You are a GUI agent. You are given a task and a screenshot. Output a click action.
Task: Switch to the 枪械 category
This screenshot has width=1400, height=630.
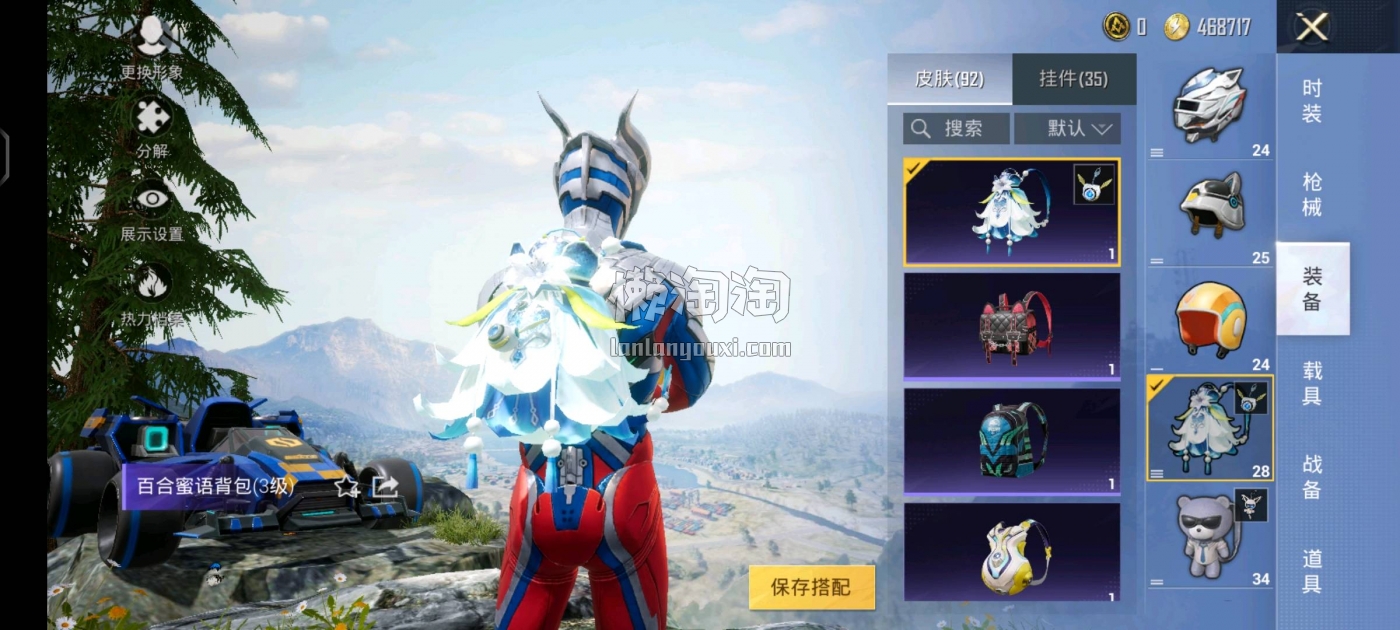click(x=1312, y=195)
